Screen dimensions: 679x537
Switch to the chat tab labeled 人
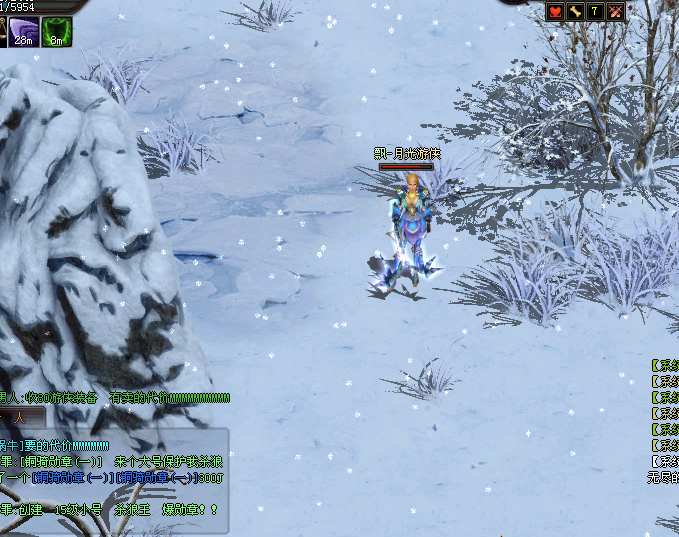pos(20,418)
